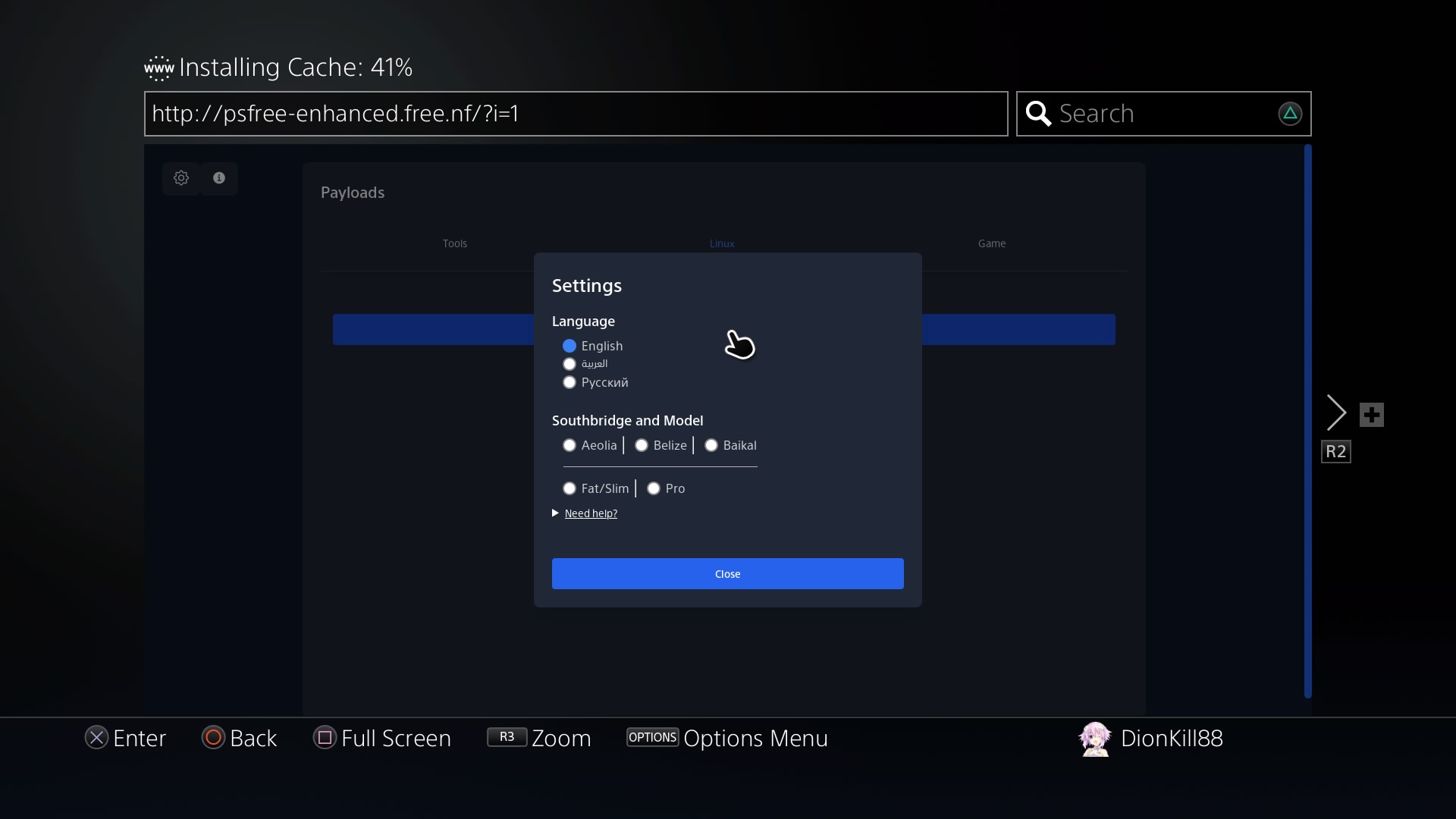The width and height of the screenshot is (1456, 819).
Task: Switch to the Game tab
Action: [x=991, y=243]
